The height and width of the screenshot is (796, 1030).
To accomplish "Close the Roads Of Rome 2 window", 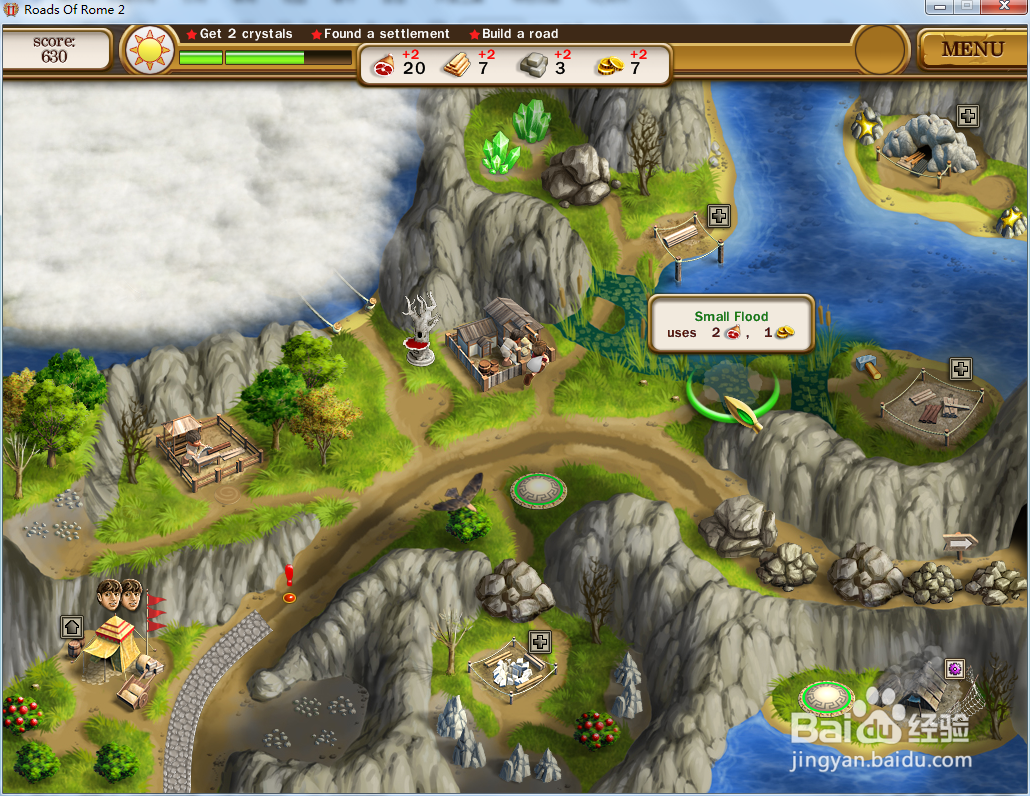I will tap(1003, 8).
